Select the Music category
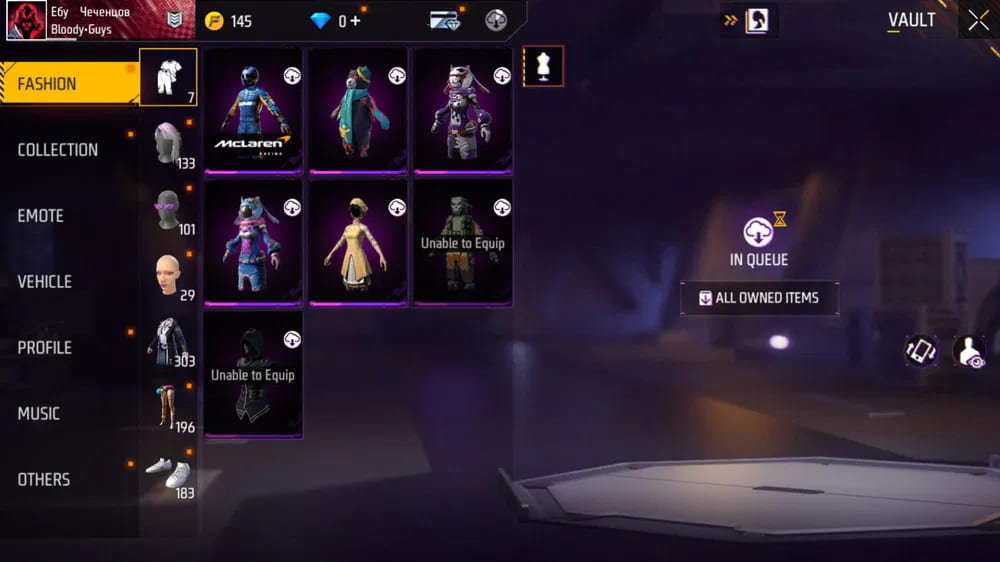Viewport: 1000px width, 562px height. coord(39,414)
